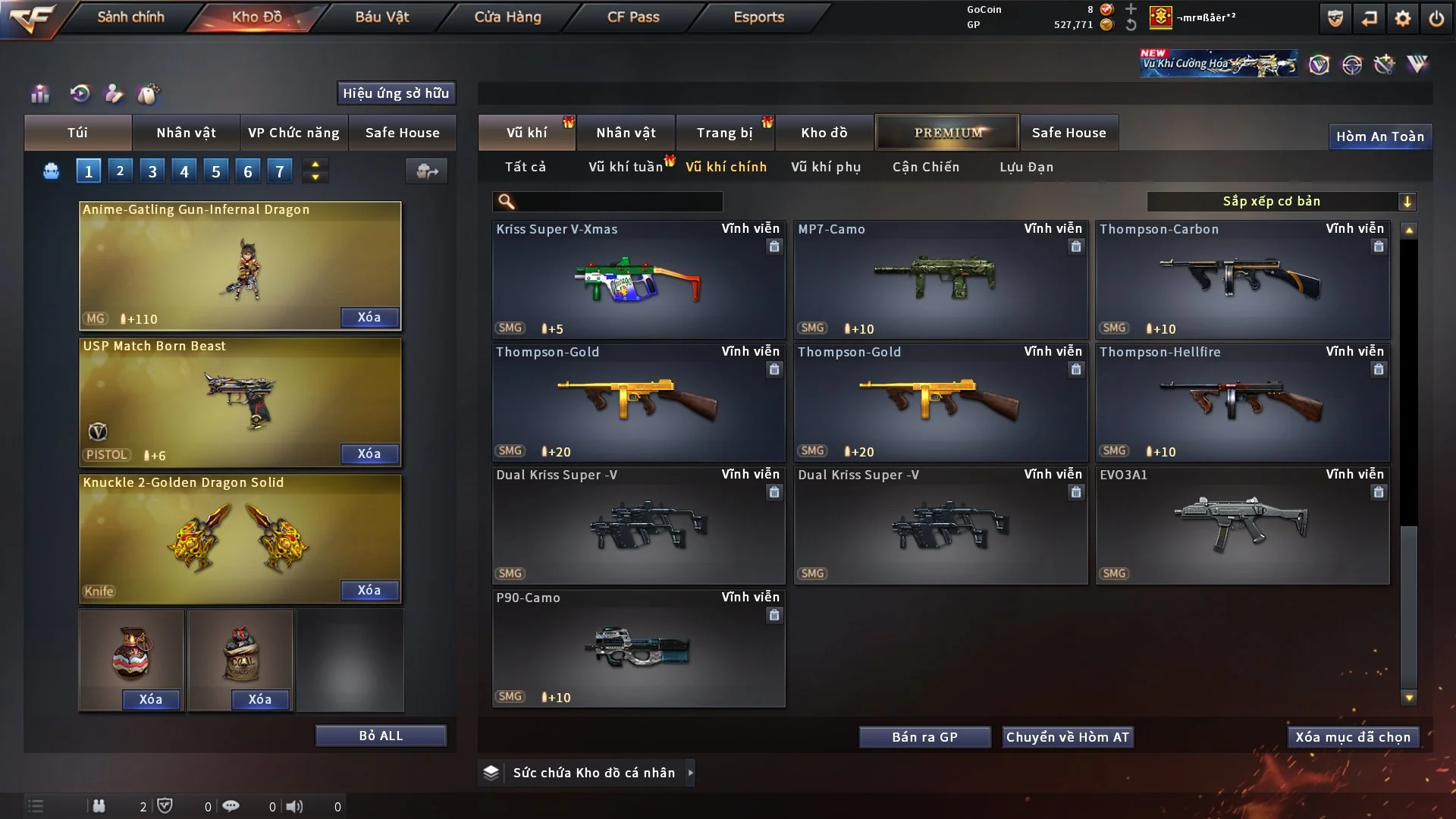Filter by Vũ khí phụ secondary weapons

click(x=826, y=167)
